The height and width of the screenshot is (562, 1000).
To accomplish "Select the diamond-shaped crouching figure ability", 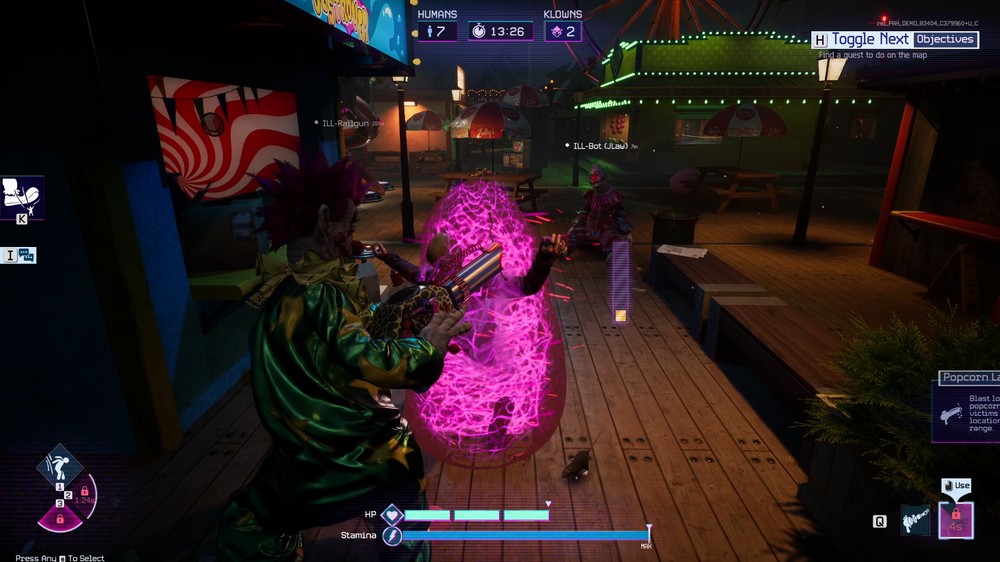I will [58, 465].
